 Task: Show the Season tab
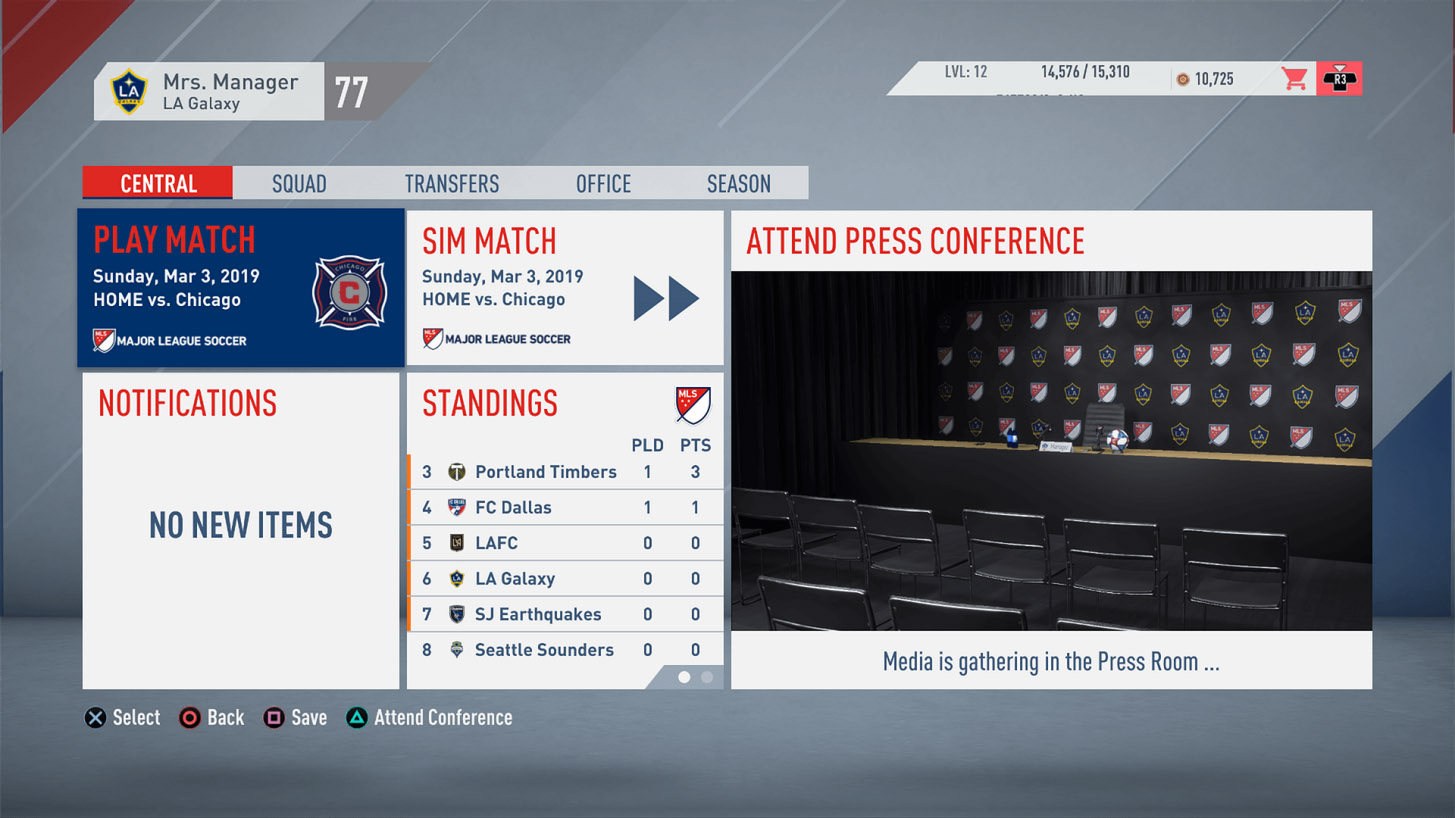[738, 184]
